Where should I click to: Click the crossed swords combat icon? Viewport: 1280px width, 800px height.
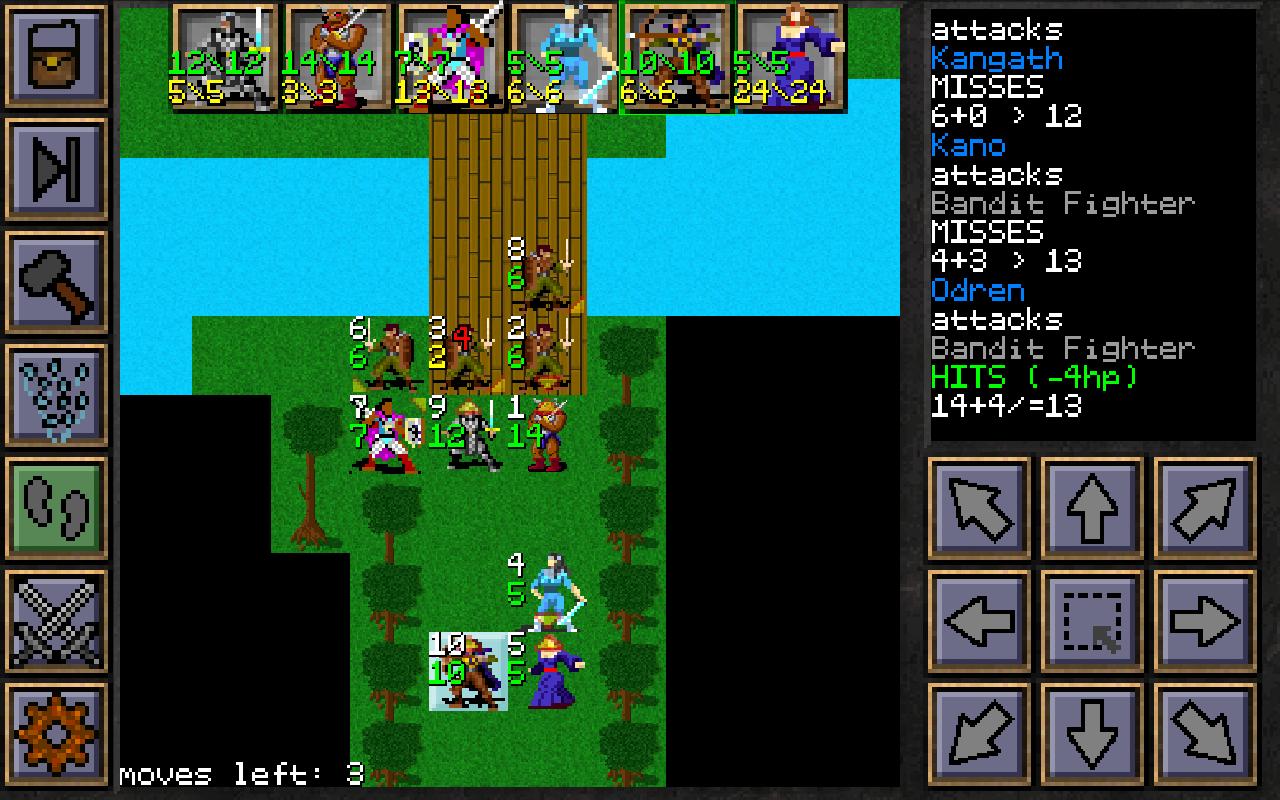pos(57,623)
